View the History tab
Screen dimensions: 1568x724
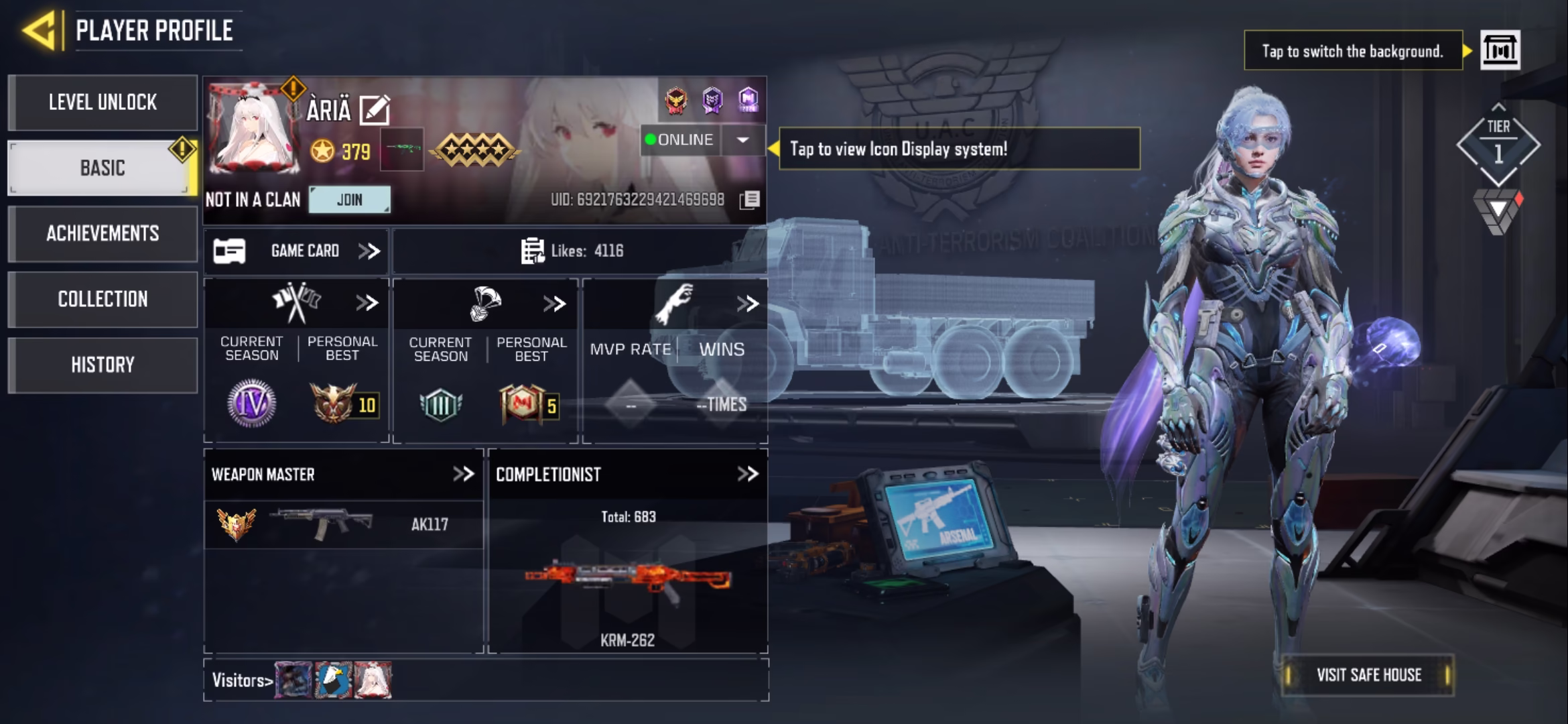pyautogui.click(x=103, y=365)
